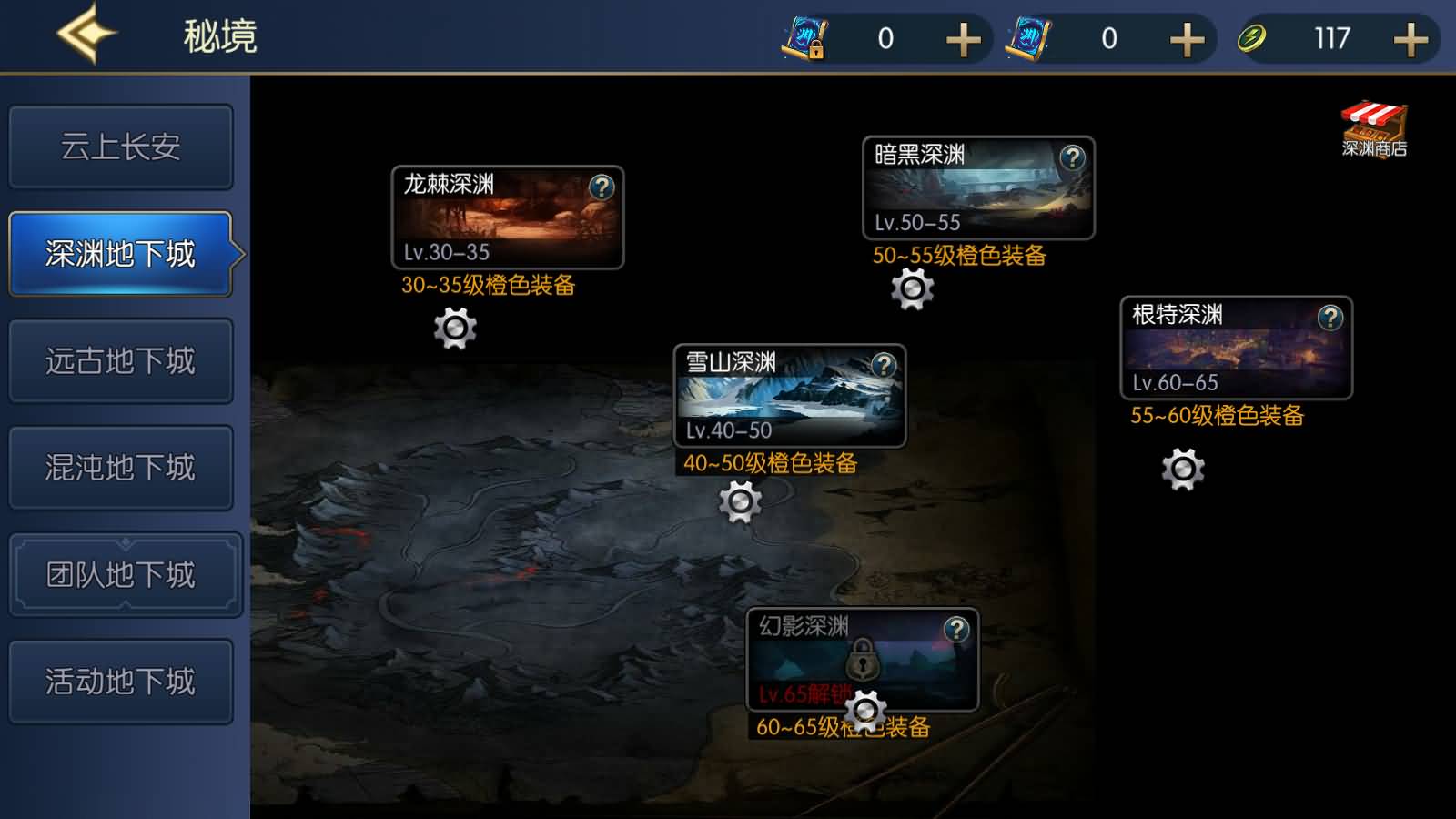Select the 混沌地下城 category

click(120, 467)
